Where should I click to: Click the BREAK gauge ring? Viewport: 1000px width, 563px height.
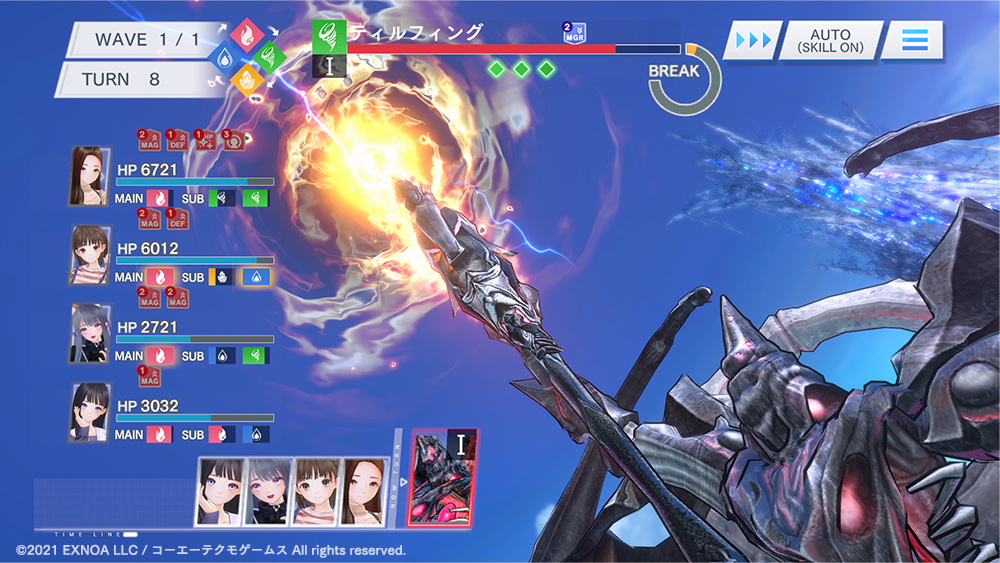coord(685,78)
